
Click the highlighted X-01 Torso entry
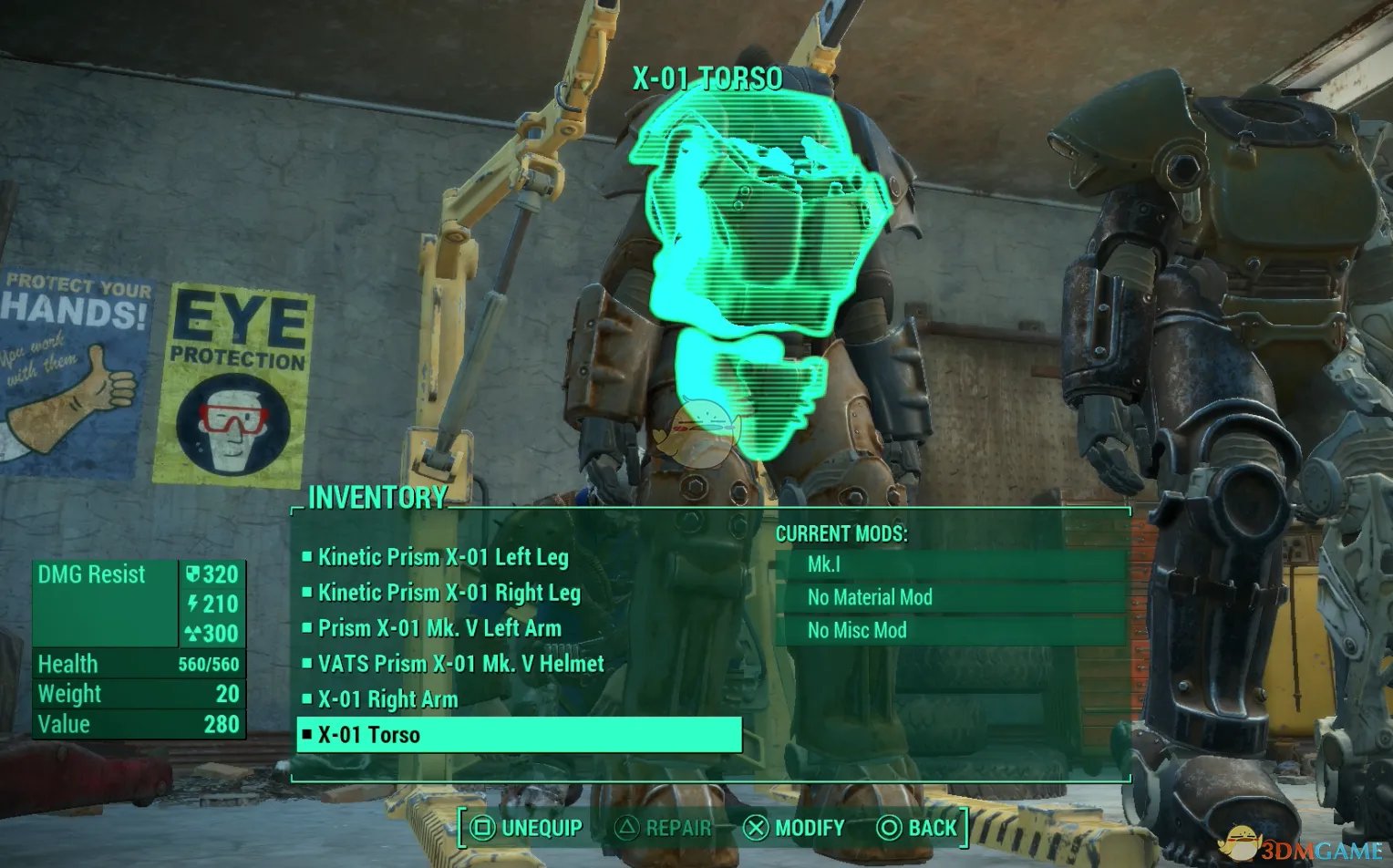click(519, 735)
